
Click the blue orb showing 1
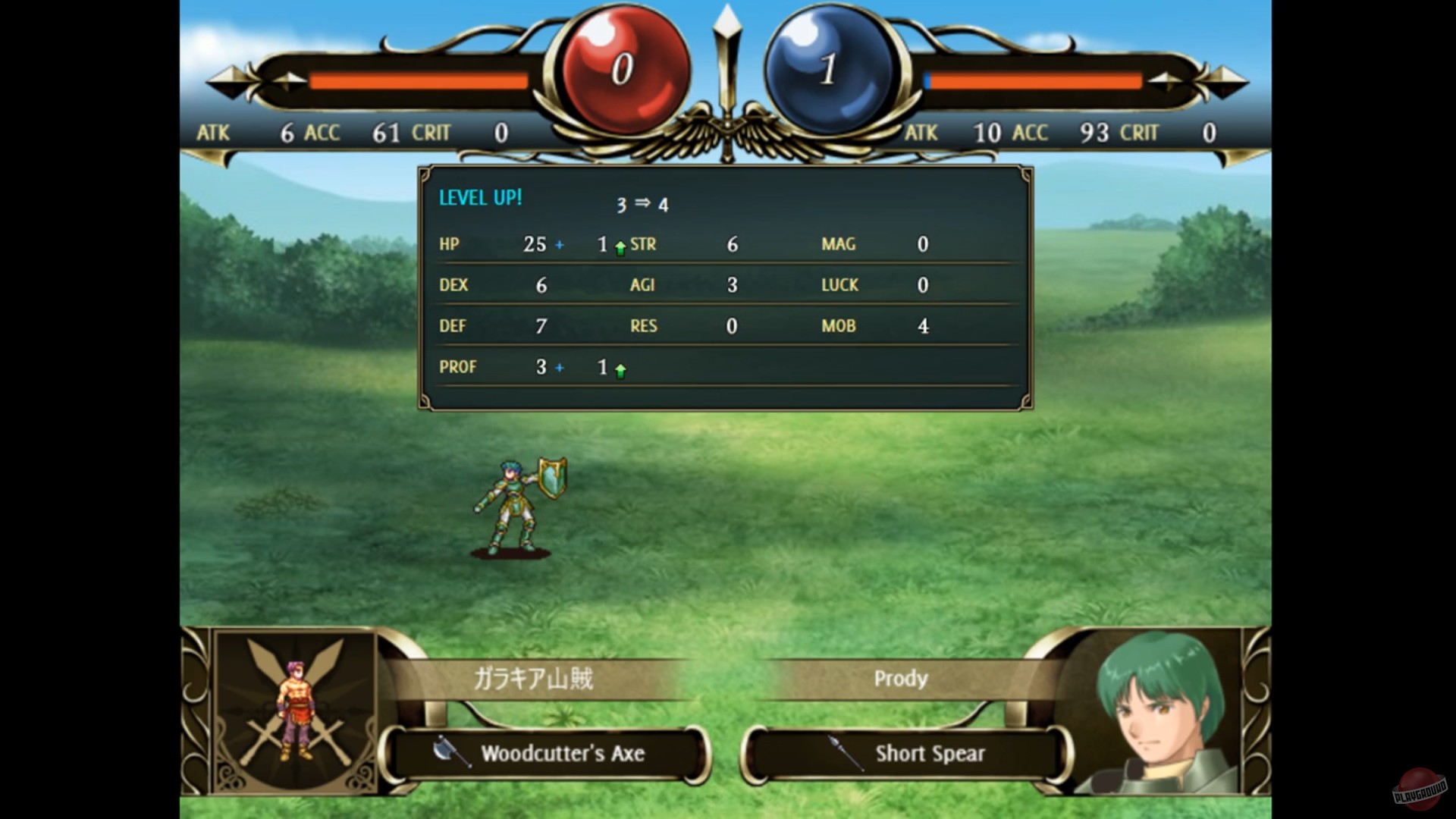(x=827, y=64)
